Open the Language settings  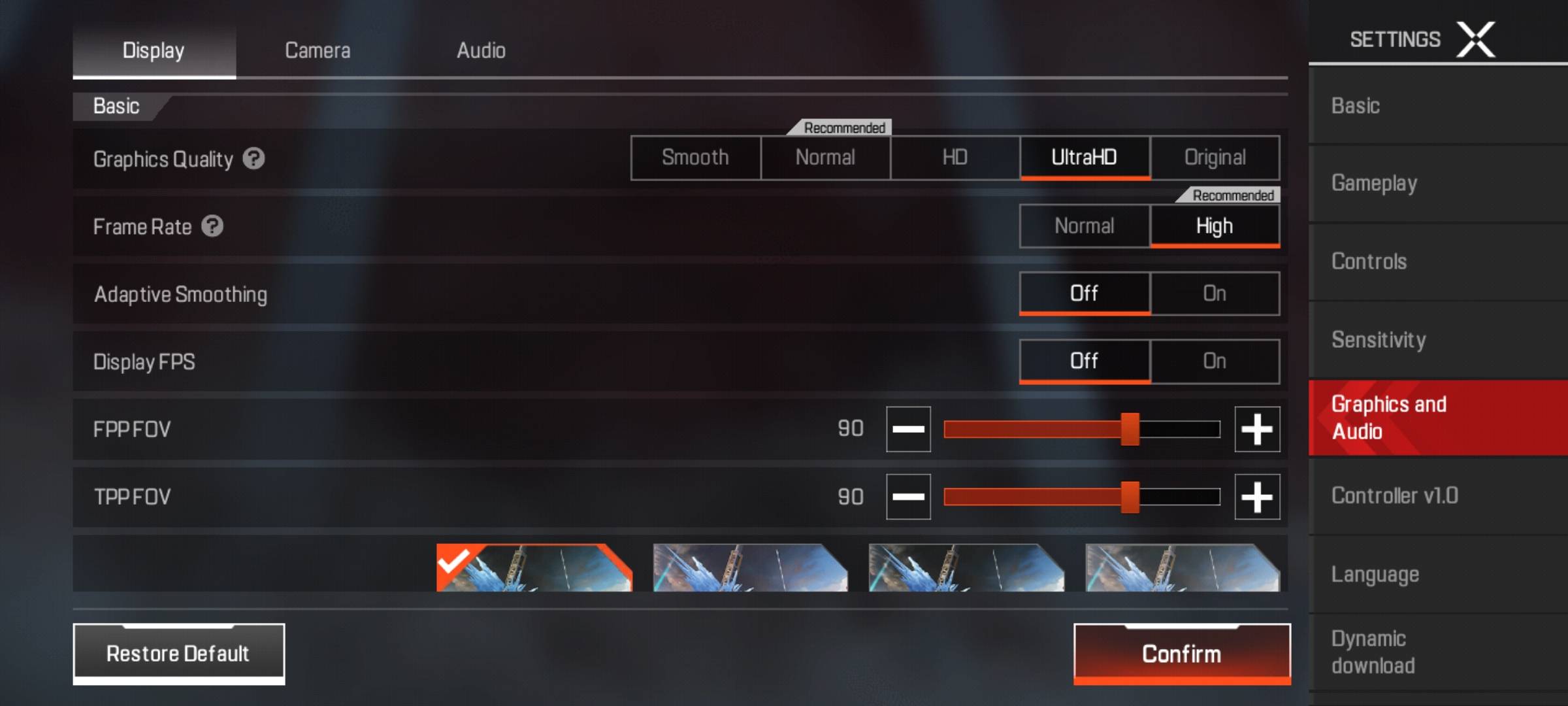(x=1375, y=574)
